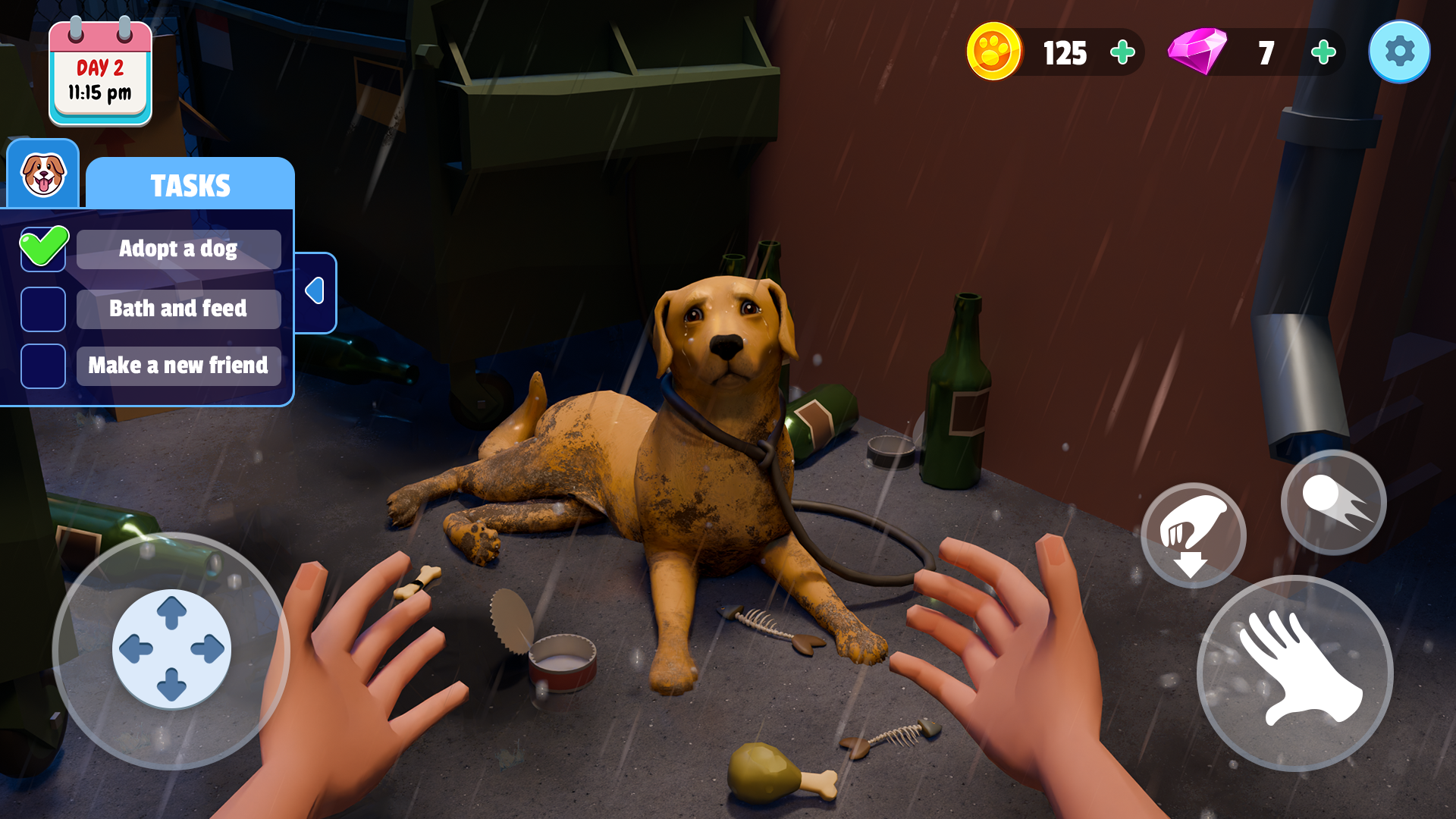The image size is (1456, 819).
Task: Uncheck the completed Adopt a dog task
Action: [43, 249]
